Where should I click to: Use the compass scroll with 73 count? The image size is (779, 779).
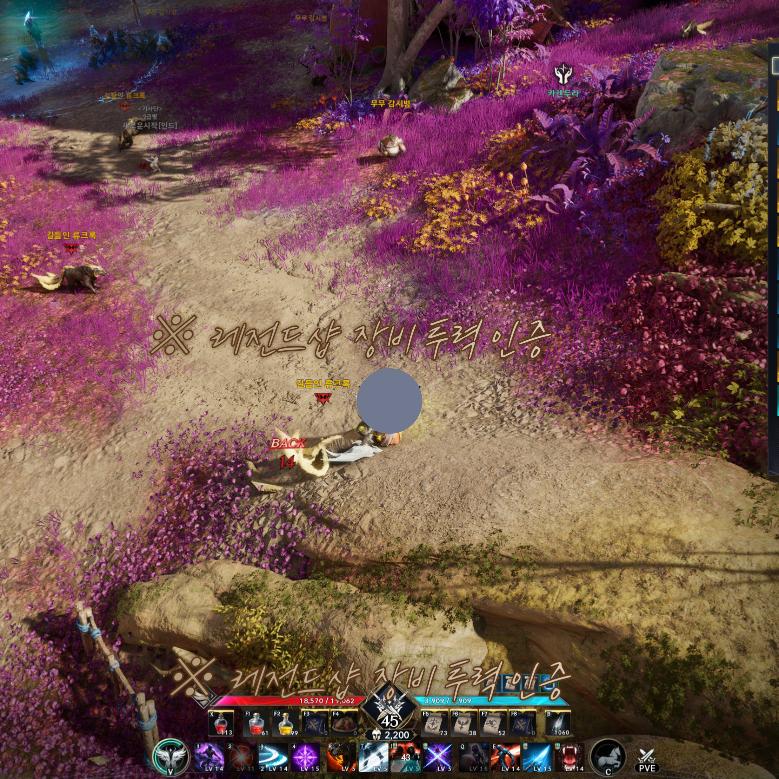(x=434, y=723)
